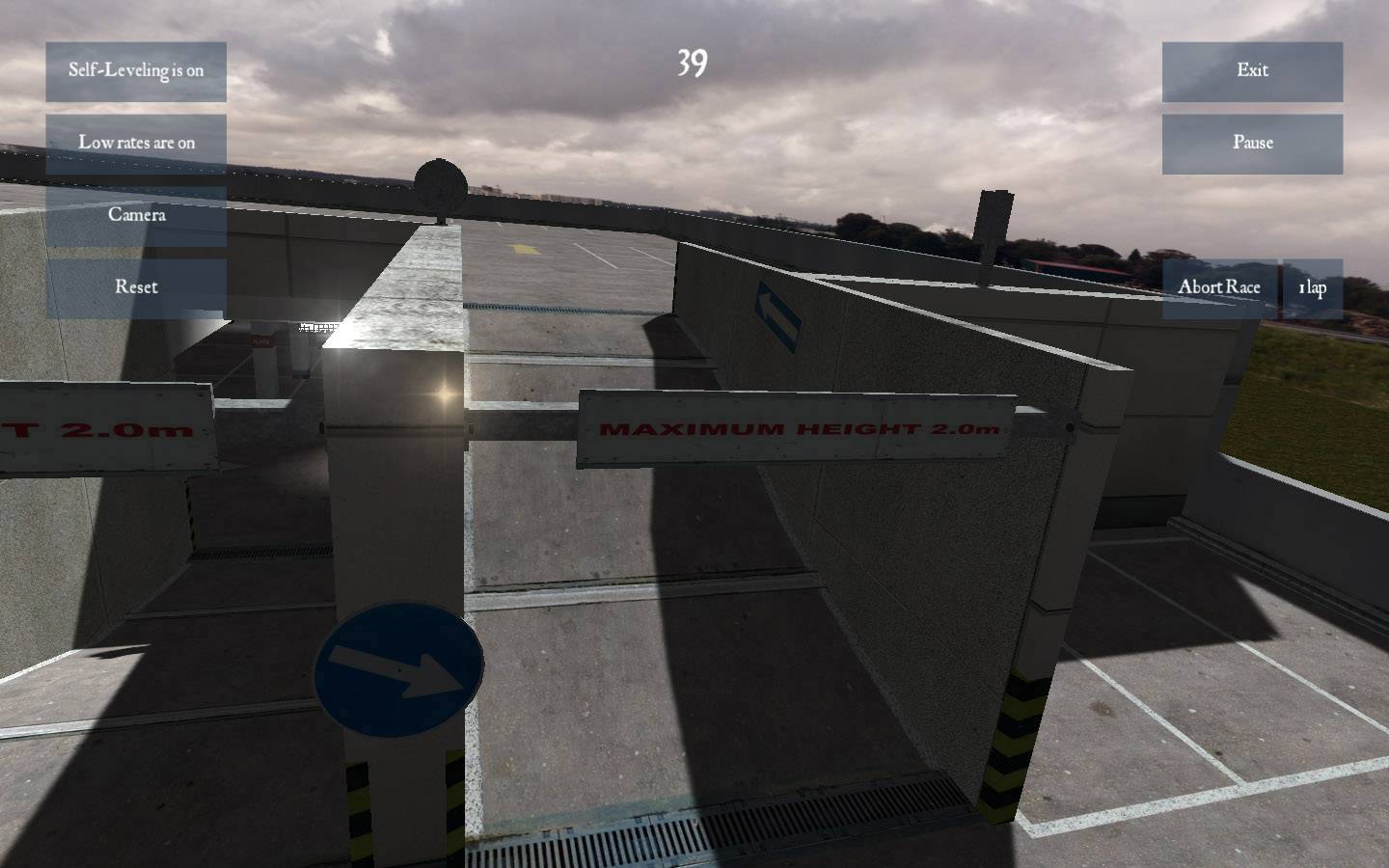The height and width of the screenshot is (868, 1389).
Task: Exit the simulator
Action: pos(1251,69)
